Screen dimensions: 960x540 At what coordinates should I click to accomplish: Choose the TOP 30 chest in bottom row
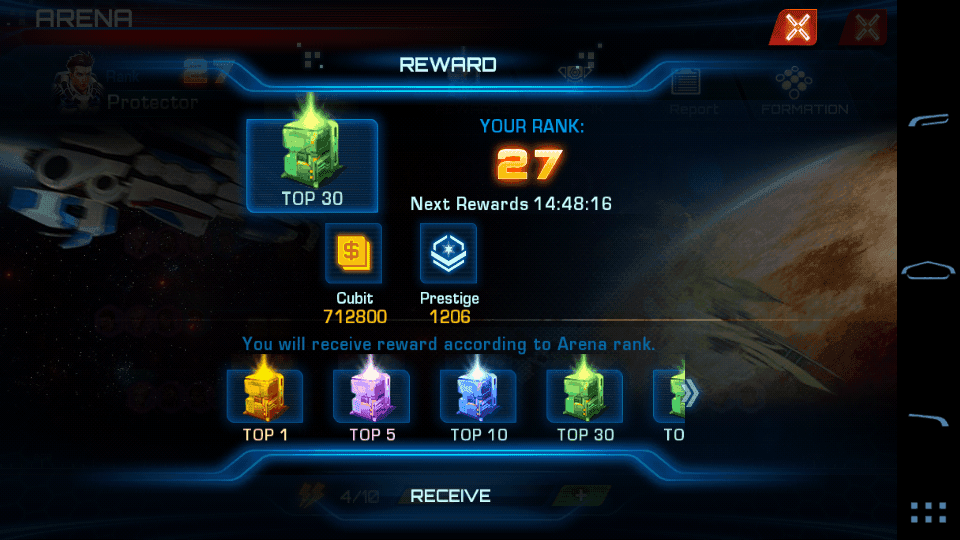click(585, 397)
